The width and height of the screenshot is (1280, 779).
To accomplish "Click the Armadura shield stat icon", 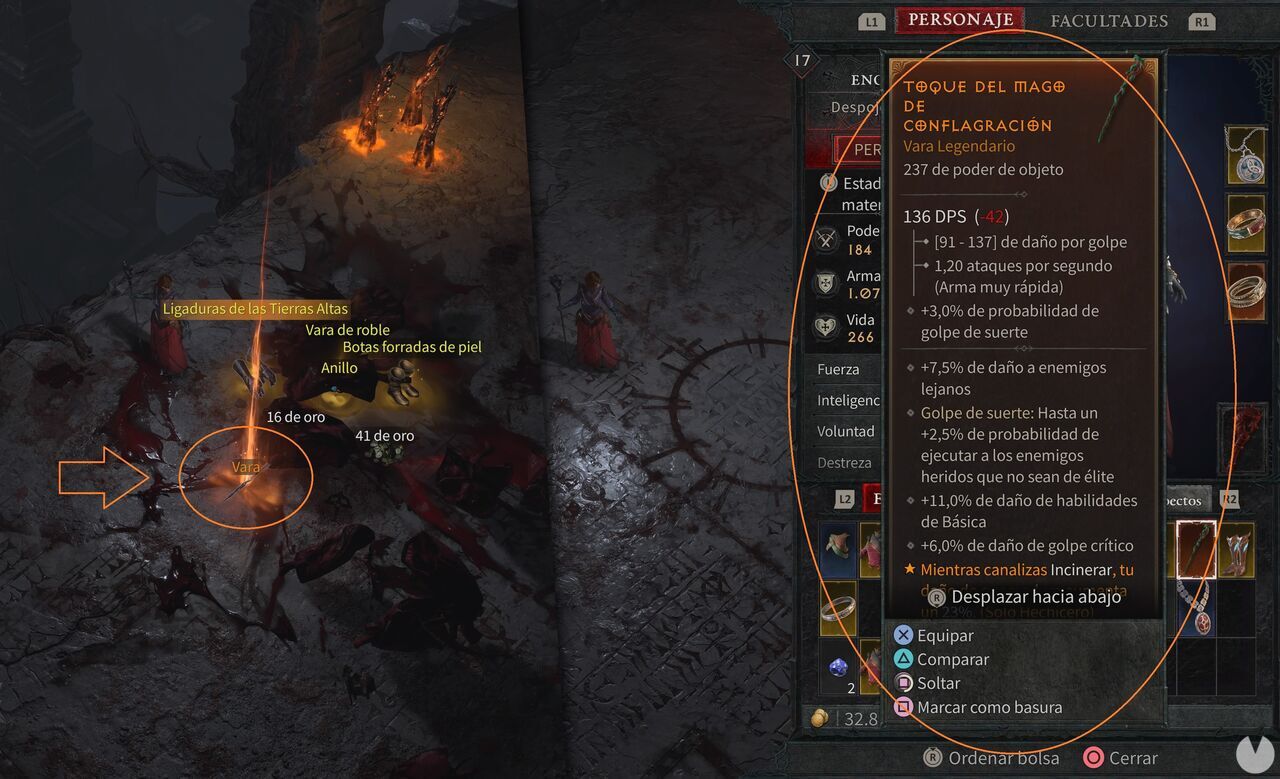I will [x=825, y=281].
